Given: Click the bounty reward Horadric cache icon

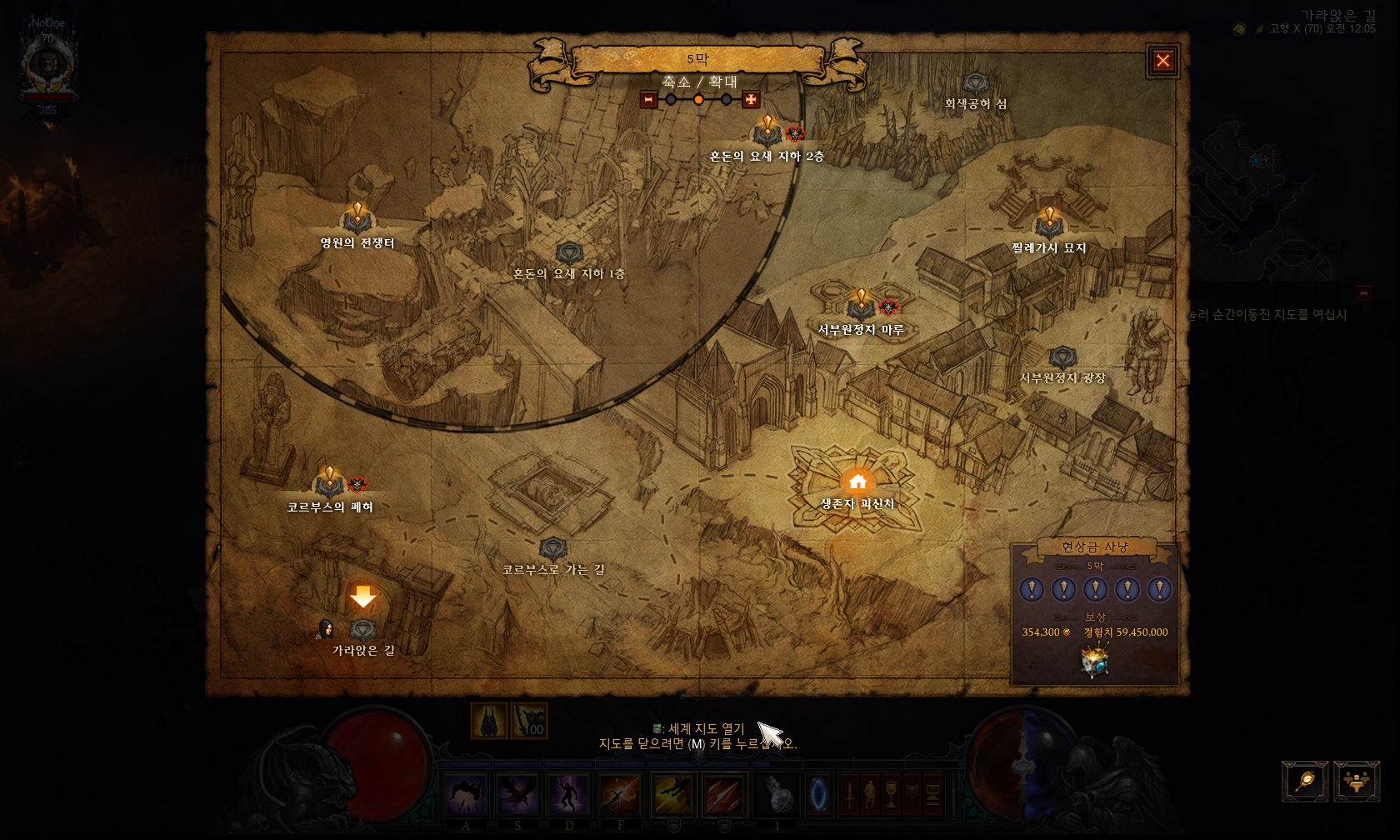Looking at the screenshot, I should click(x=1094, y=662).
